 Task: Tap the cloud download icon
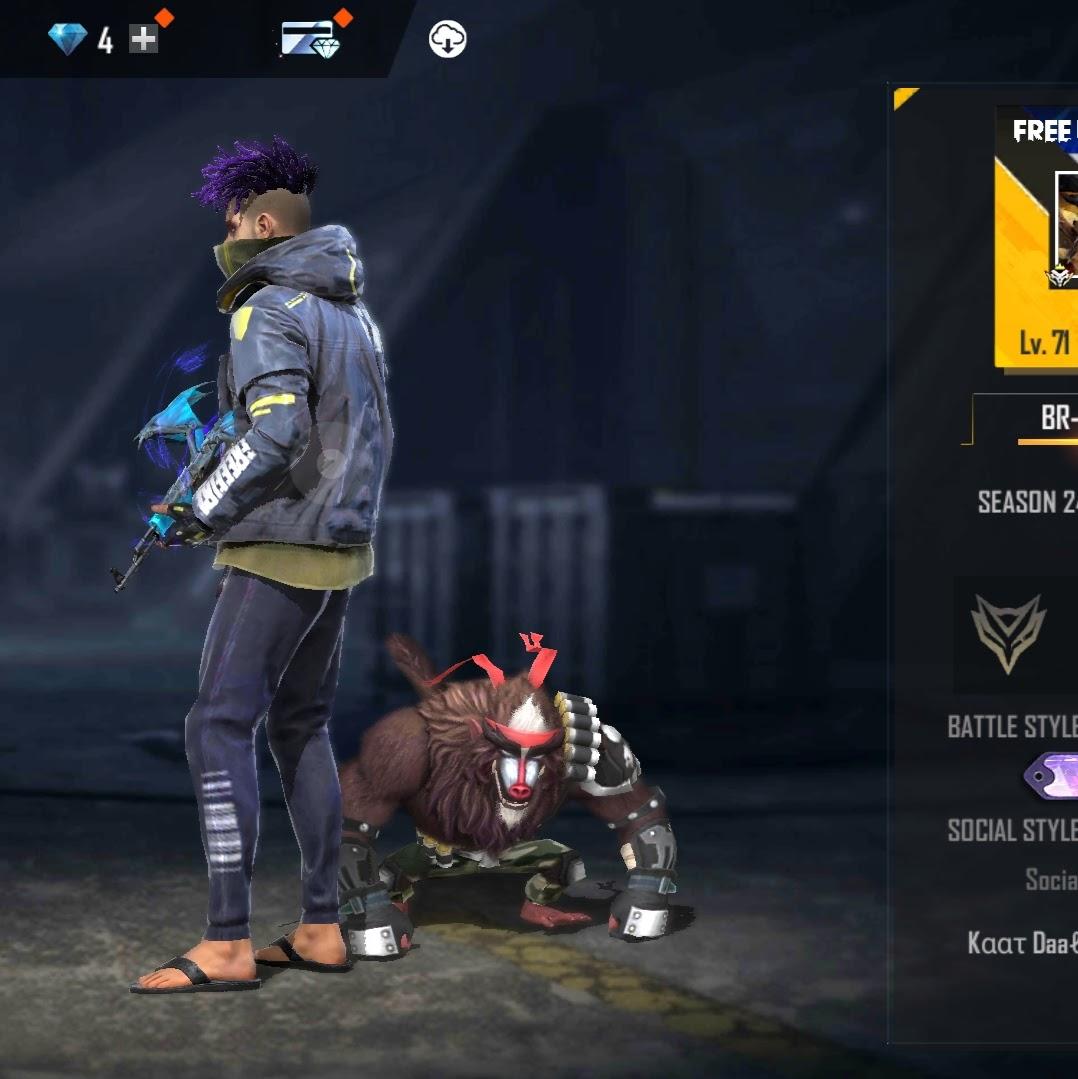click(447, 40)
